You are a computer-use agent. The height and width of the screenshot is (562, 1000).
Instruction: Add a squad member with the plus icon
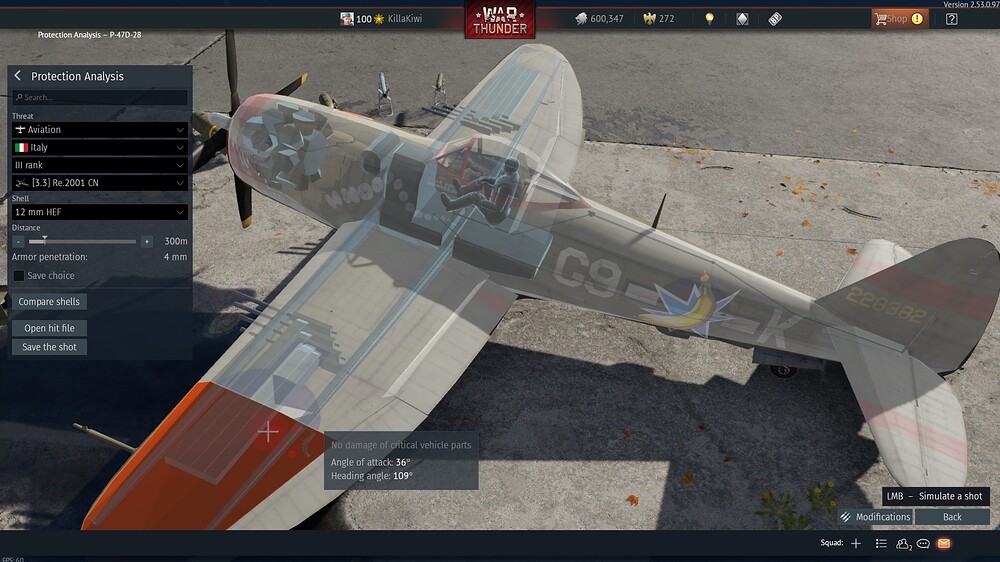tap(856, 543)
